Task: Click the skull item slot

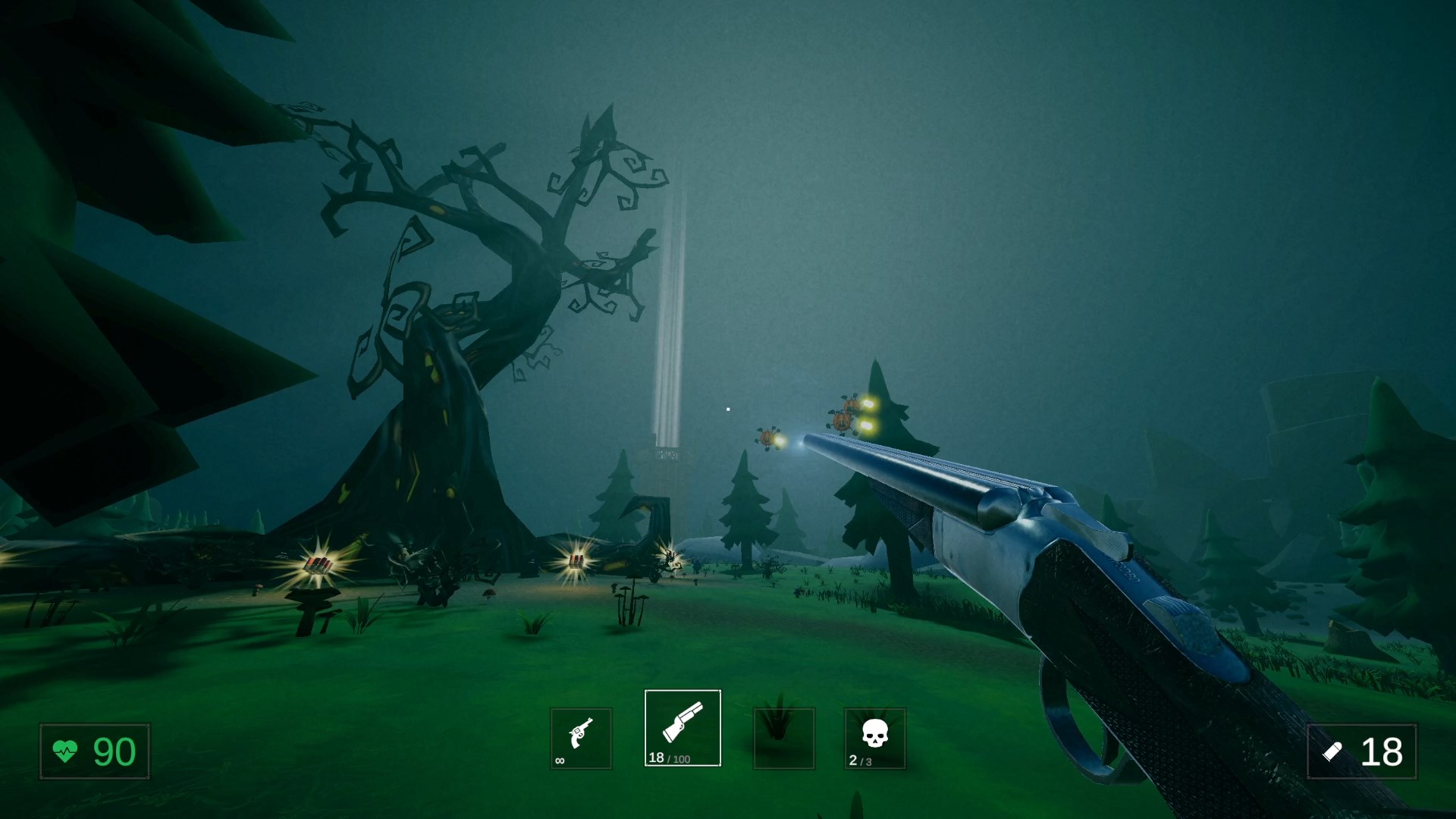Action: pos(874,738)
